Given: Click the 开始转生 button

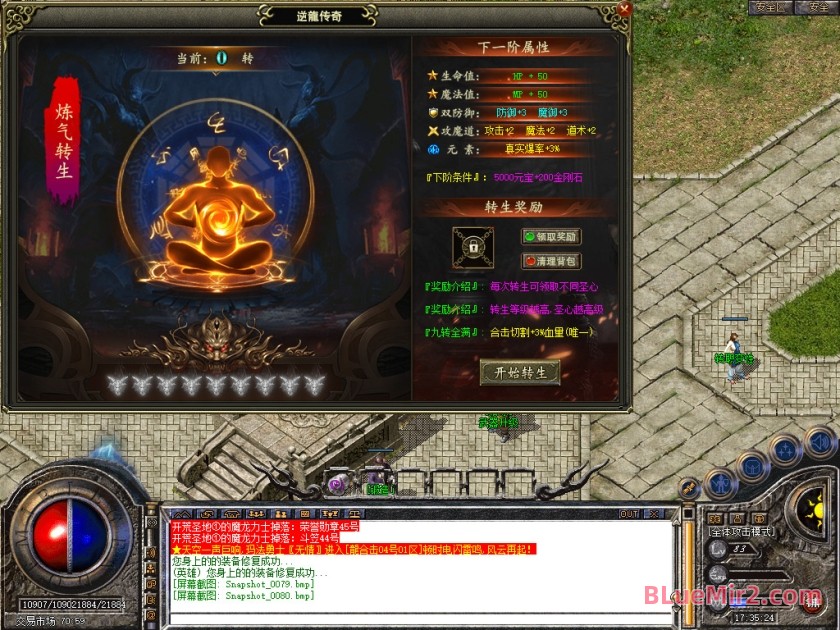Looking at the screenshot, I should coord(520,372).
